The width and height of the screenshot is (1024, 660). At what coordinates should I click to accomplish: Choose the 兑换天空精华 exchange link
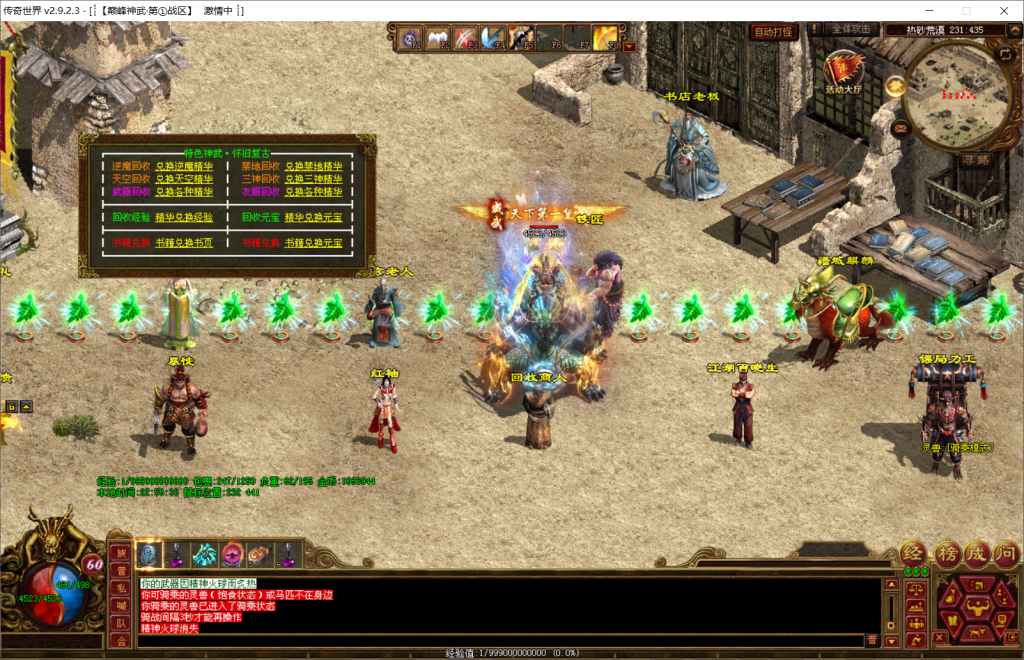(x=184, y=179)
